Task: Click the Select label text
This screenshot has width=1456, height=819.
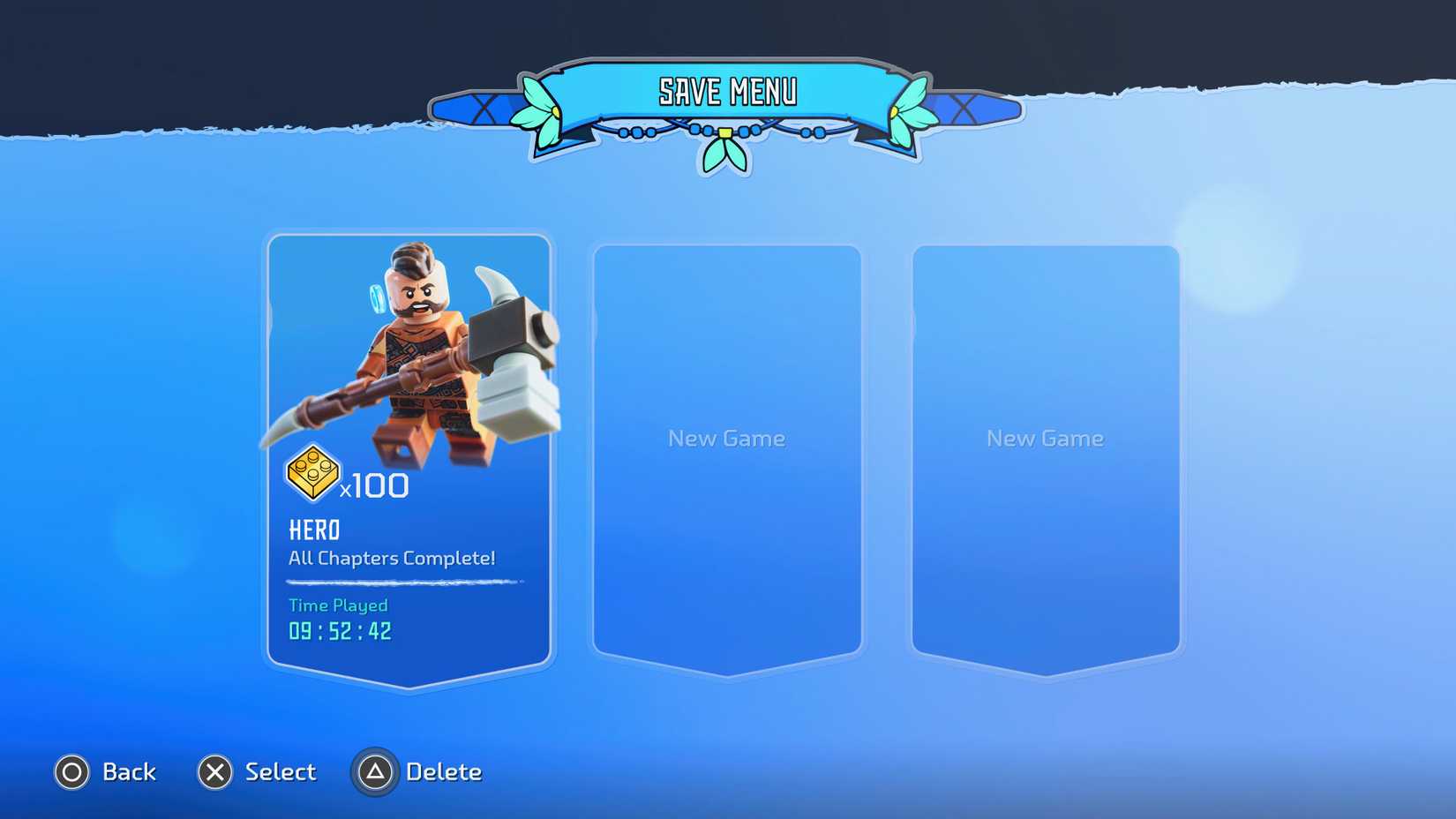Action: (280, 771)
